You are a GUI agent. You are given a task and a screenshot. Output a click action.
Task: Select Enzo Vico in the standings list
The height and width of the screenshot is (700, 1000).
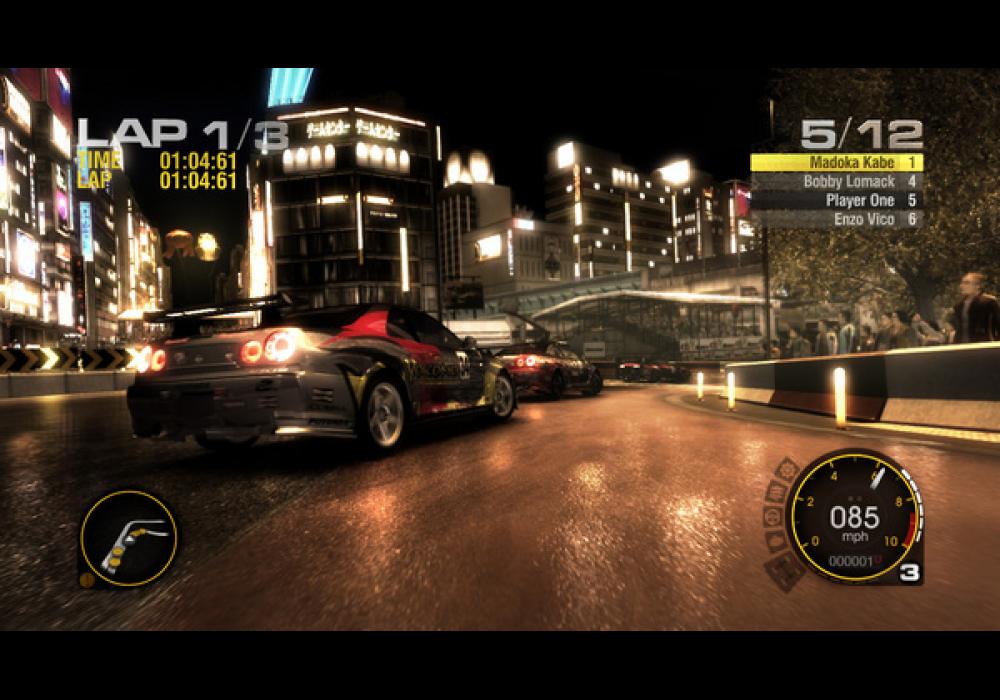pyautogui.click(x=836, y=218)
